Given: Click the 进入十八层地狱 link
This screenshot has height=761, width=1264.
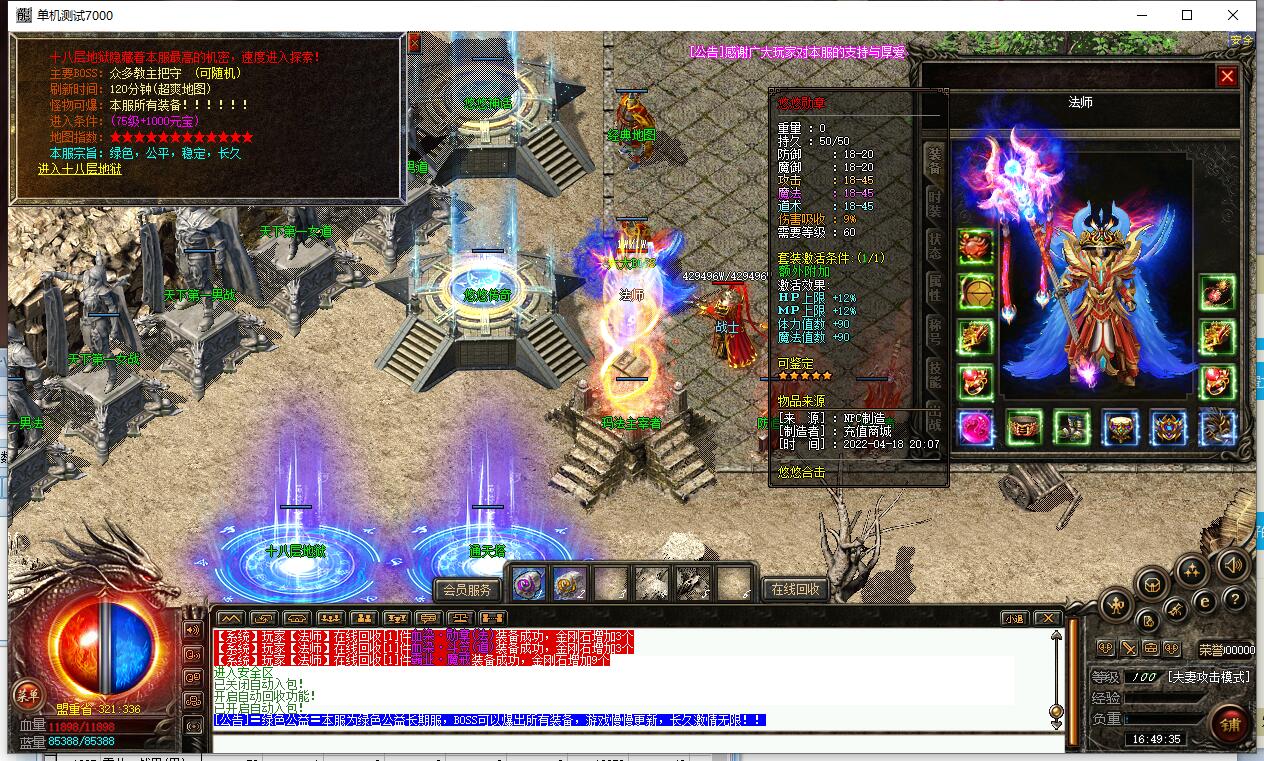Looking at the screenshot, I should click(80, 169).
